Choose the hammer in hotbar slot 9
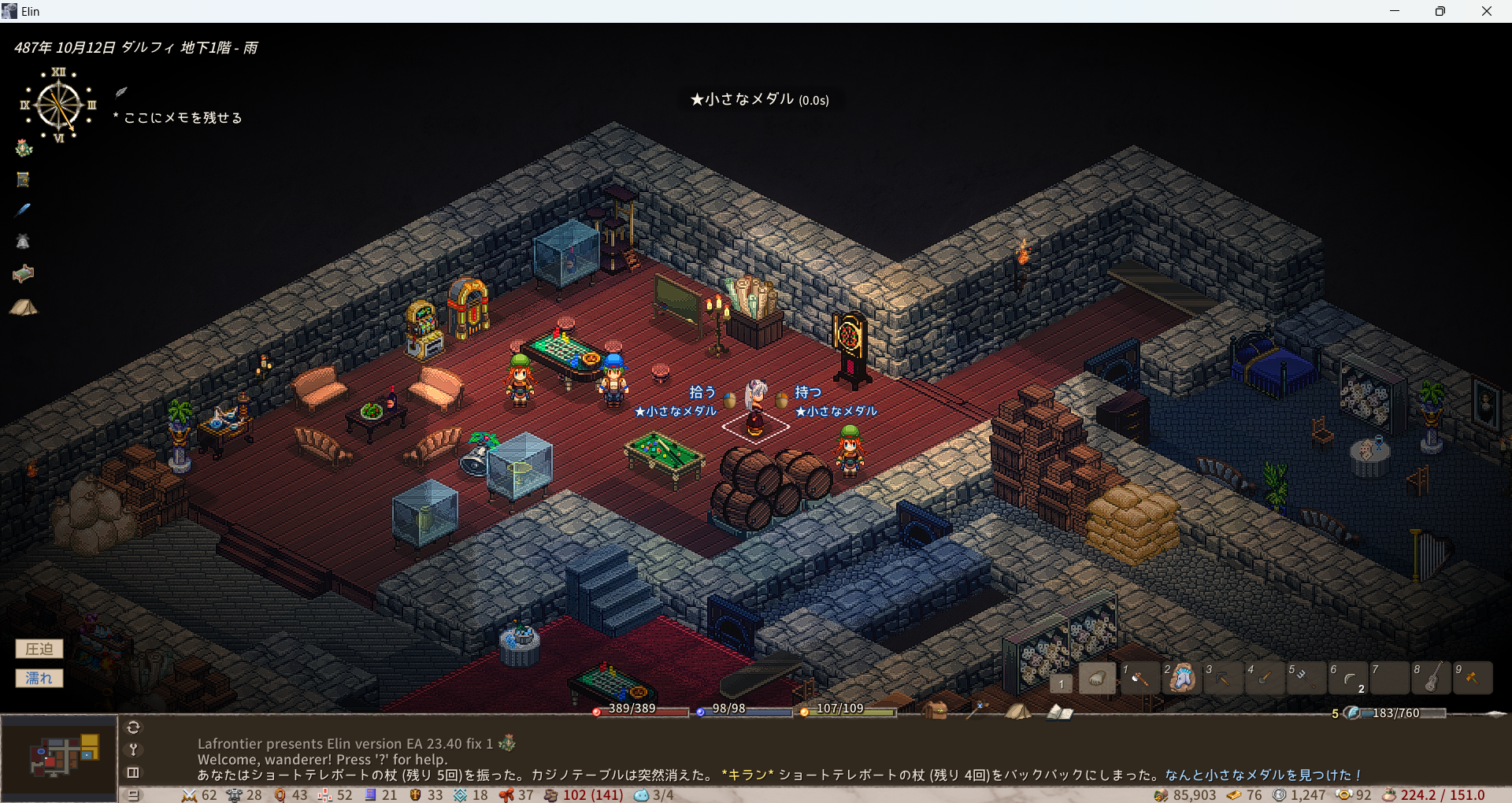 [1473, 678]
